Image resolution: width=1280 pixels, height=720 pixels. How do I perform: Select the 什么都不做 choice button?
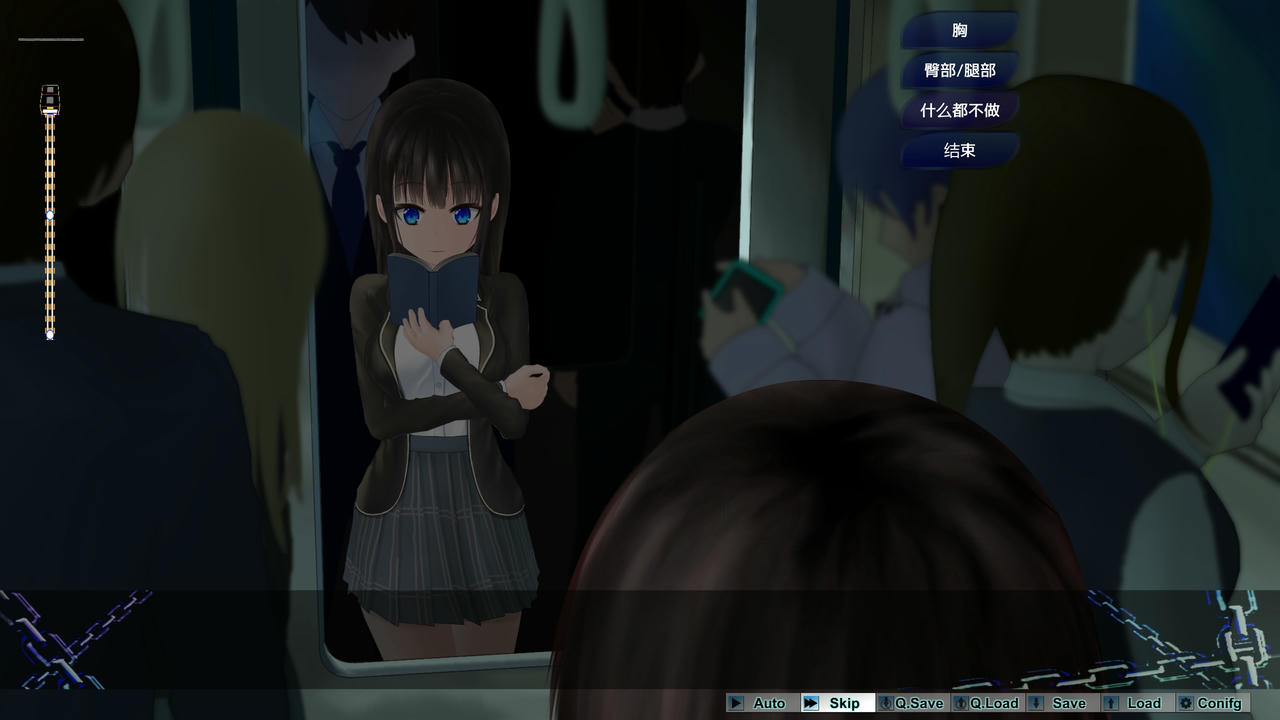(x=962, y=110)
